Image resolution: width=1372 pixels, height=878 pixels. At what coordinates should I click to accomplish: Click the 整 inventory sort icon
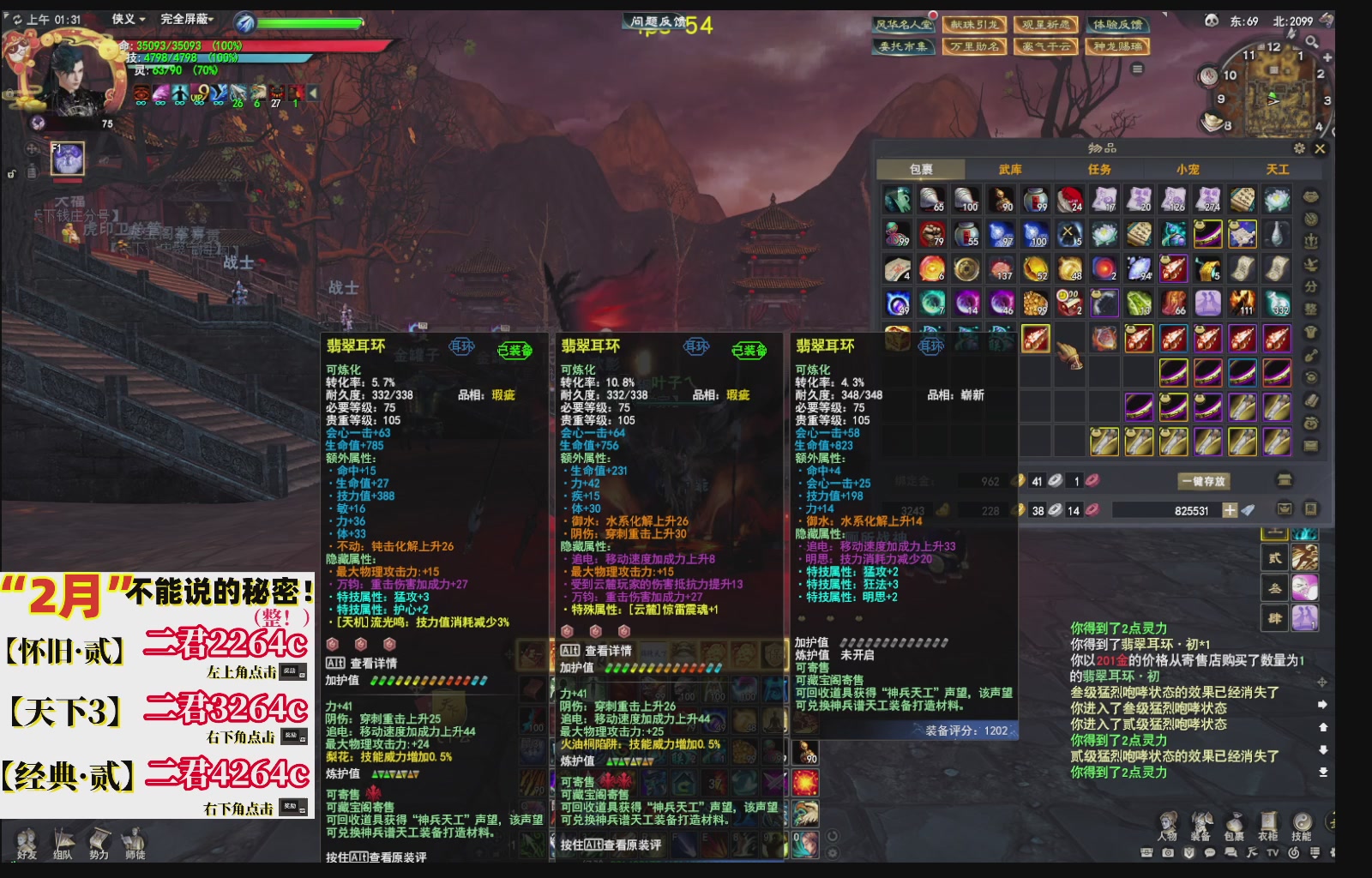coord(1312,306)
